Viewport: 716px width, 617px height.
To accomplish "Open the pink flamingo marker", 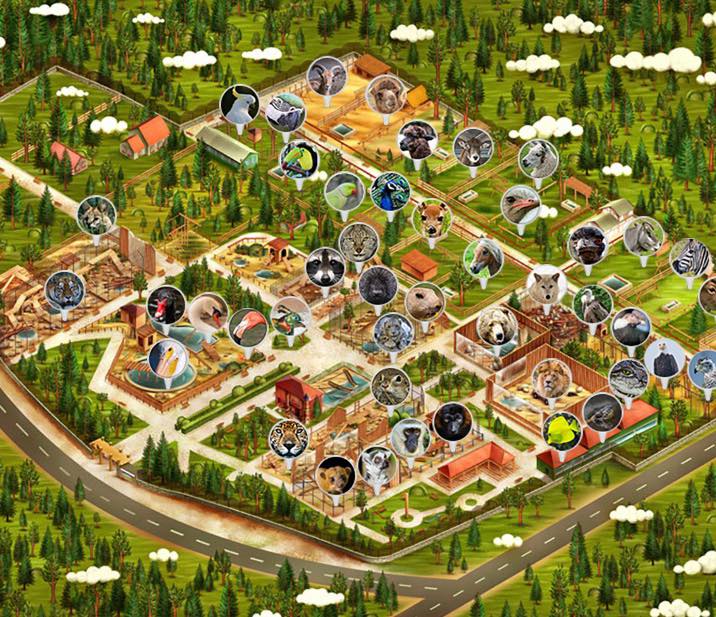I will (247, 326).
